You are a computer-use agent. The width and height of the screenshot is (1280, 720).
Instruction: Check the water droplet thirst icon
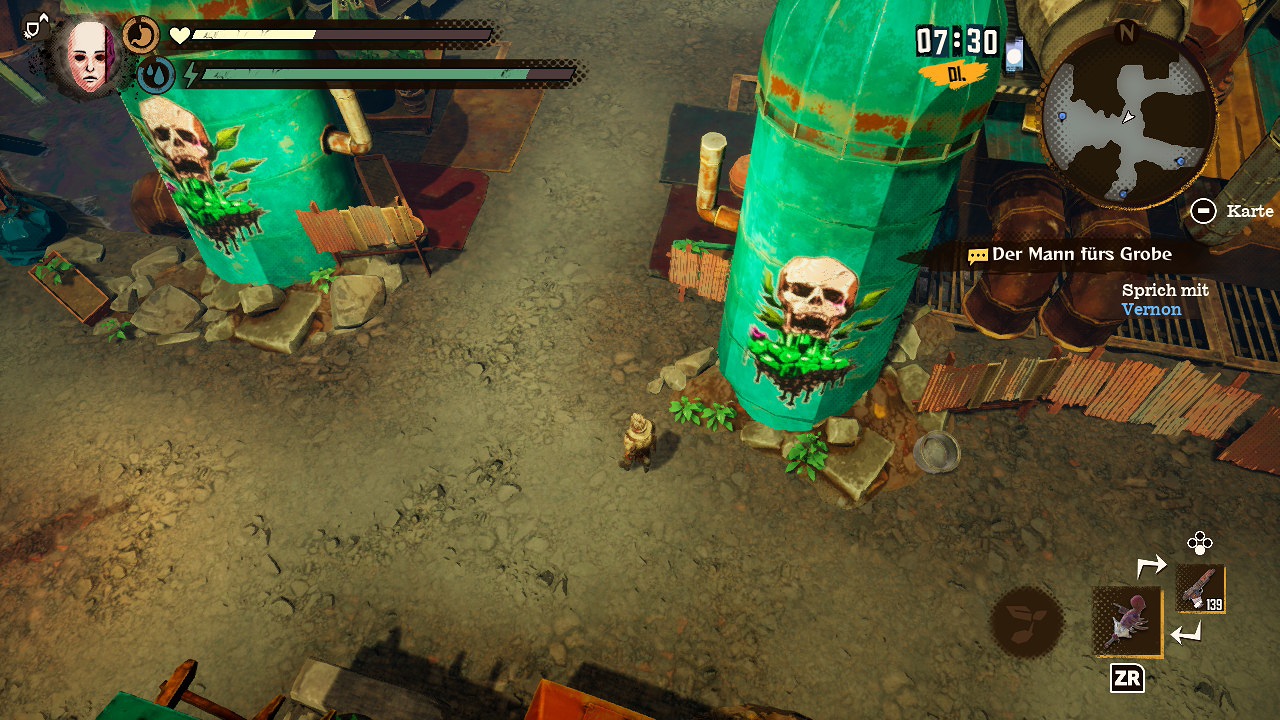click(x=156, y=75)
